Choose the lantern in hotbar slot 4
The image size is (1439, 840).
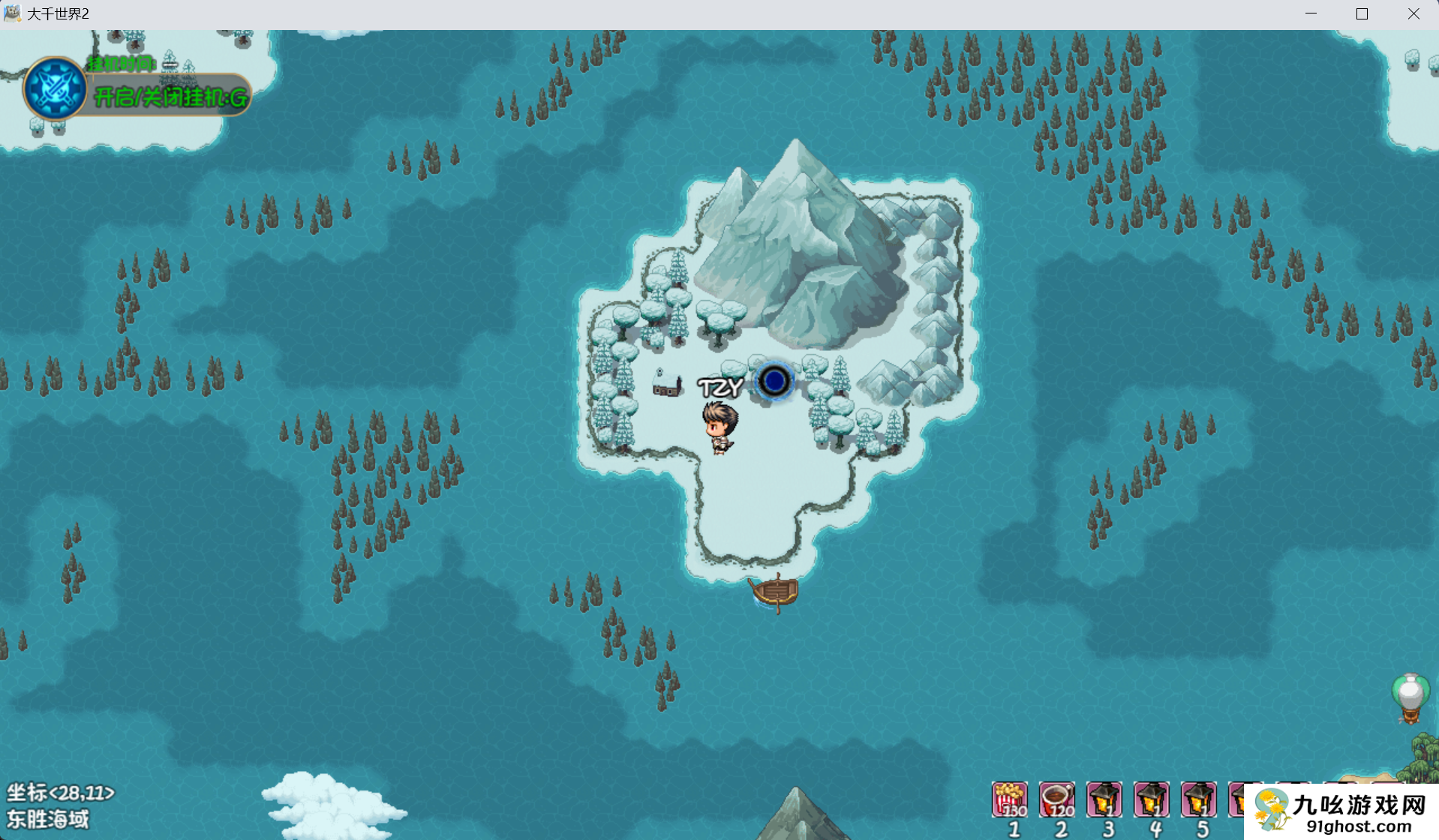(1152, 799)
